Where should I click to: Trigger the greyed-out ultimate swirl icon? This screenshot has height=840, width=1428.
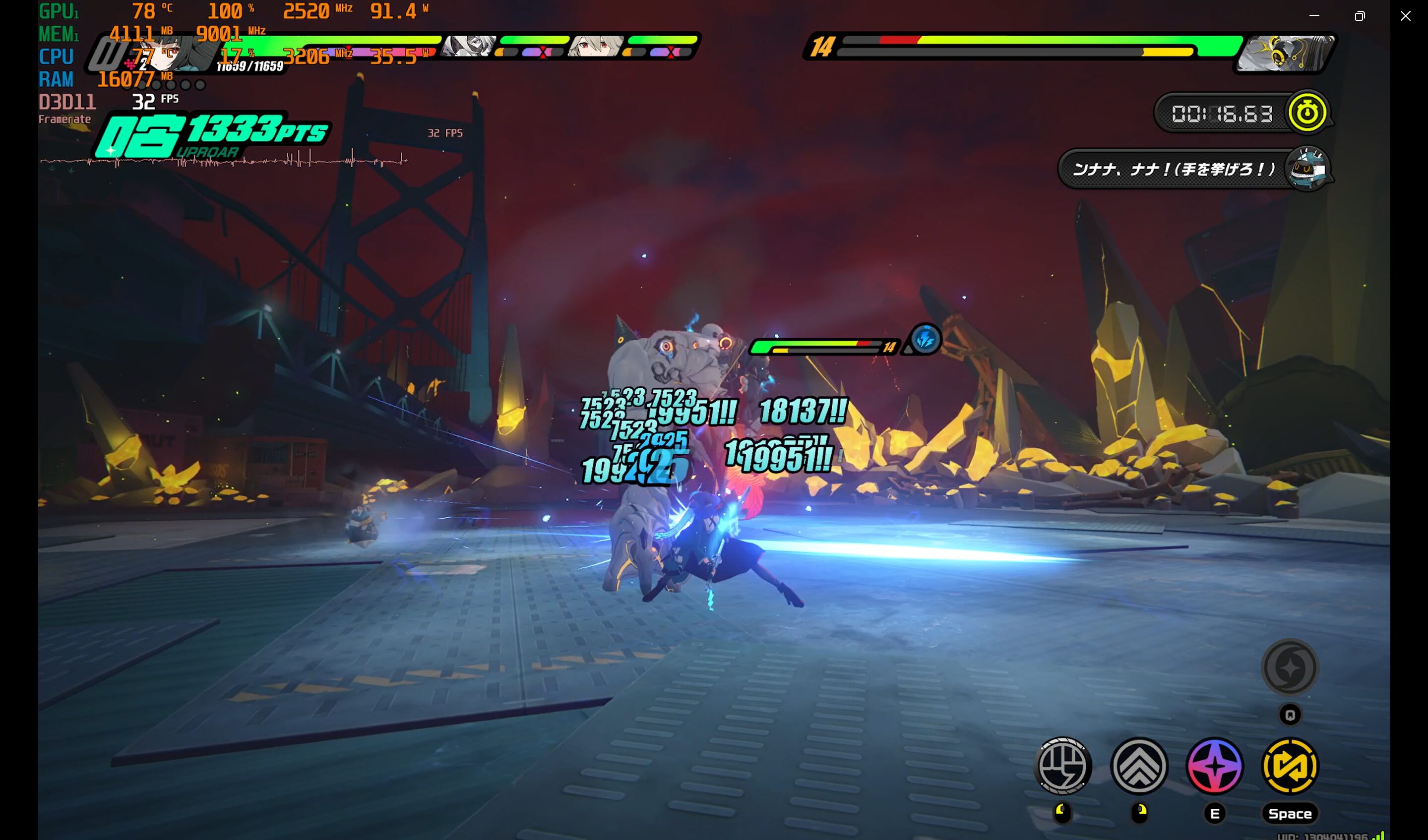(1290, 667)
